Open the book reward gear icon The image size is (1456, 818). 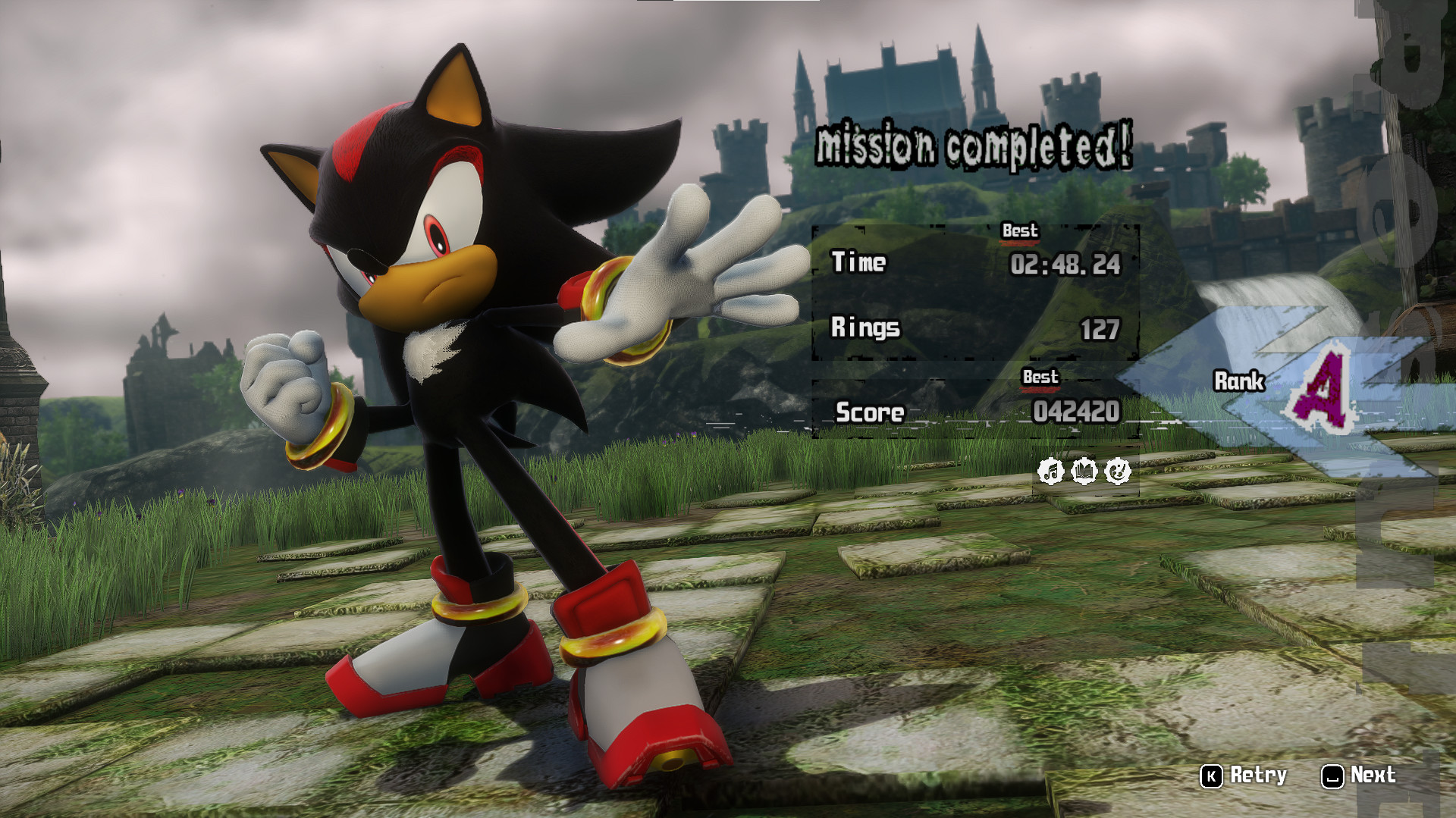click(x=1084, y=472)
